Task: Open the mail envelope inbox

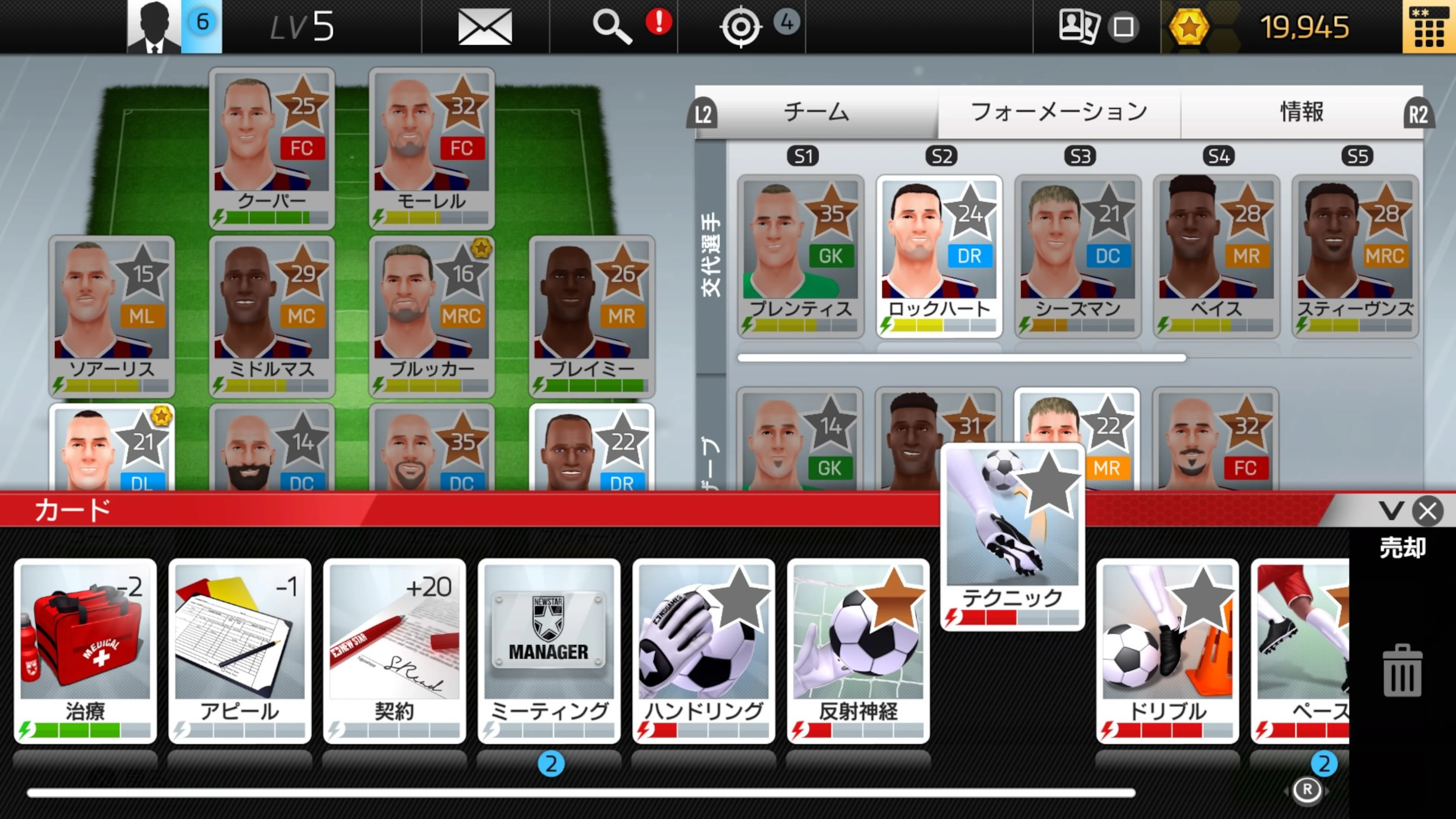Action: click(x=485, y=27)
